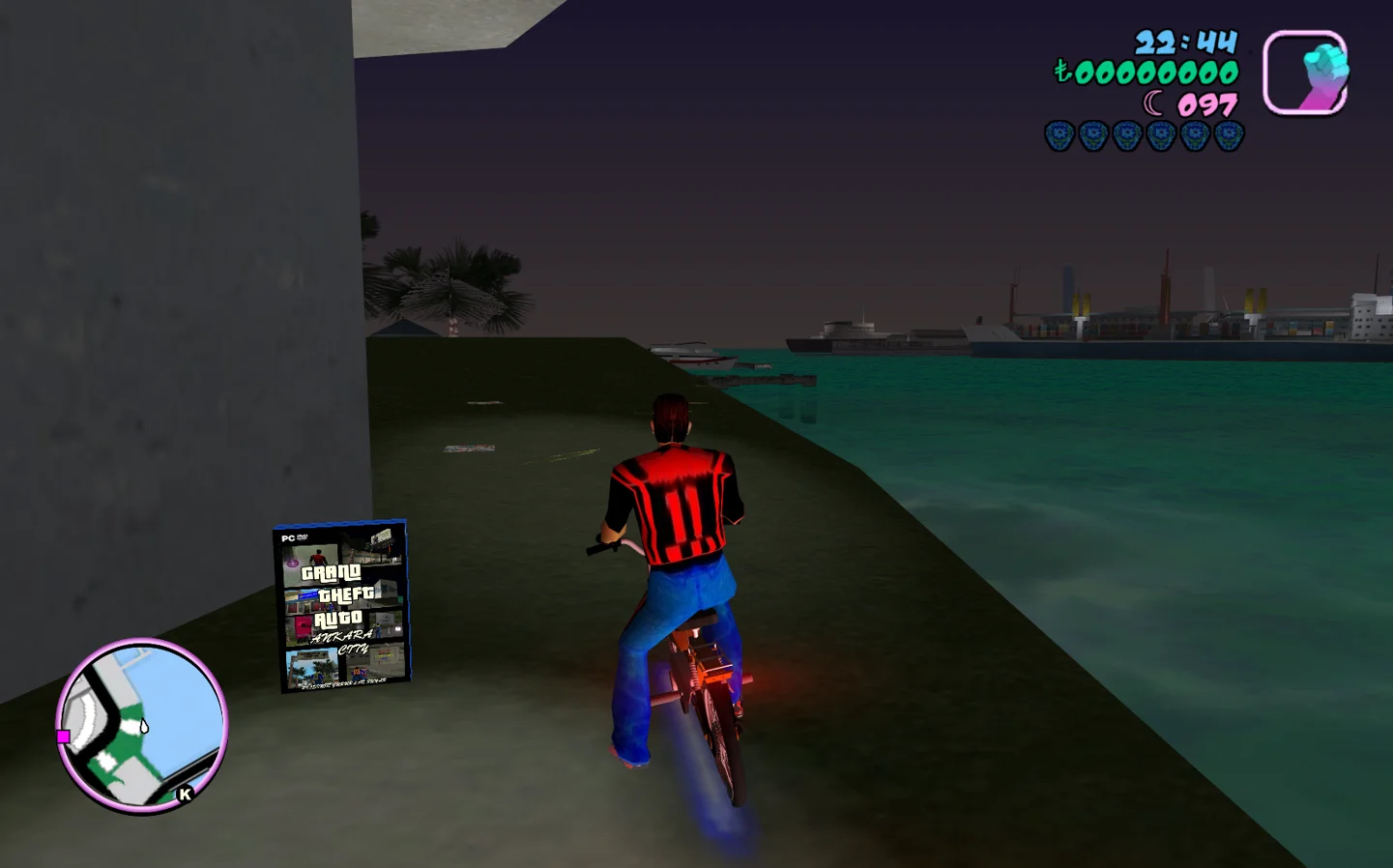The width and height of the screenshot is (1393, 868).
Task: Click the PC DVD logo on the game box
Action: [x=294, y=538]
